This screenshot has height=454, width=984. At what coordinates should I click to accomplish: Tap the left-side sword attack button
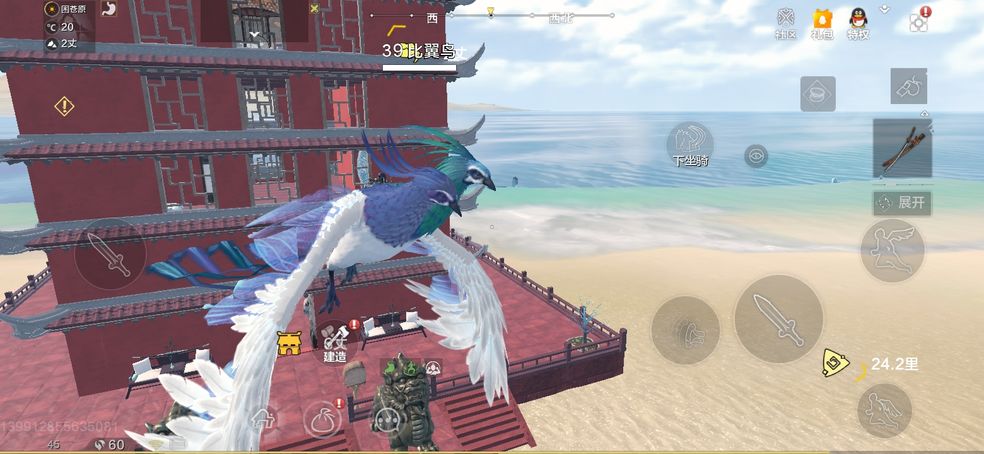[110, 254]
